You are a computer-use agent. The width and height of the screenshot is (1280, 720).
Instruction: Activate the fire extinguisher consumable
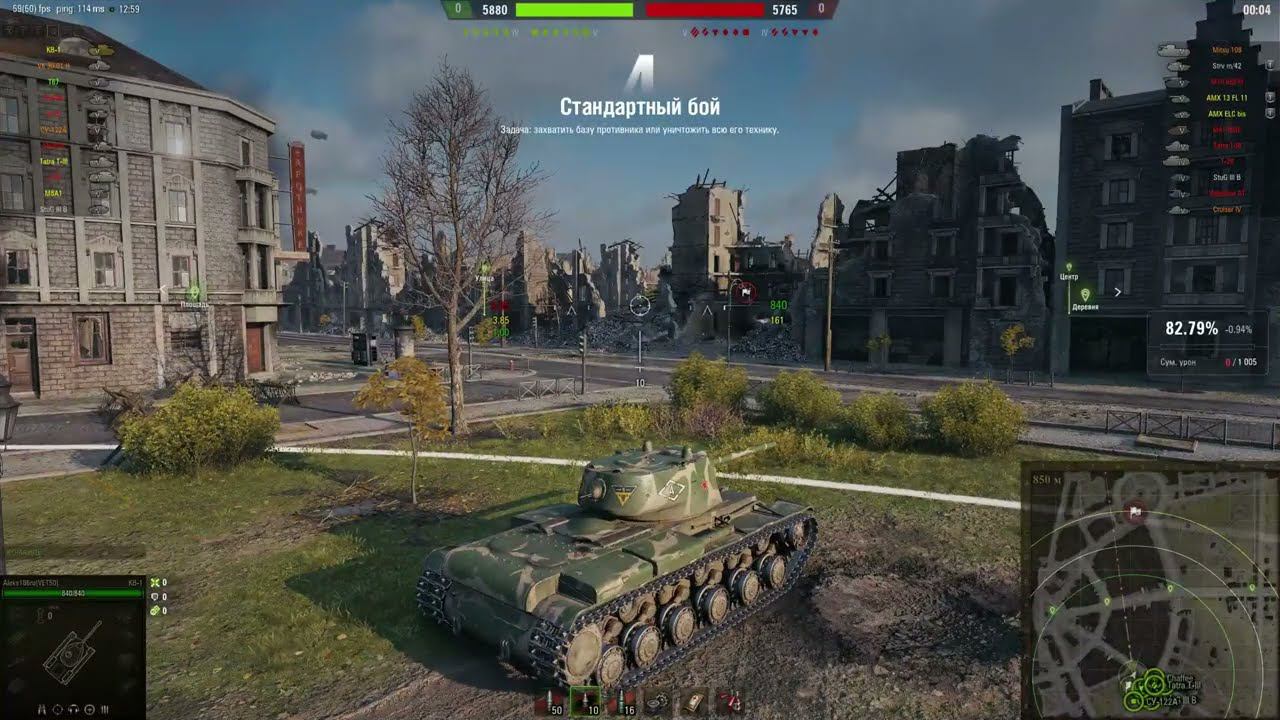point(729,702)
